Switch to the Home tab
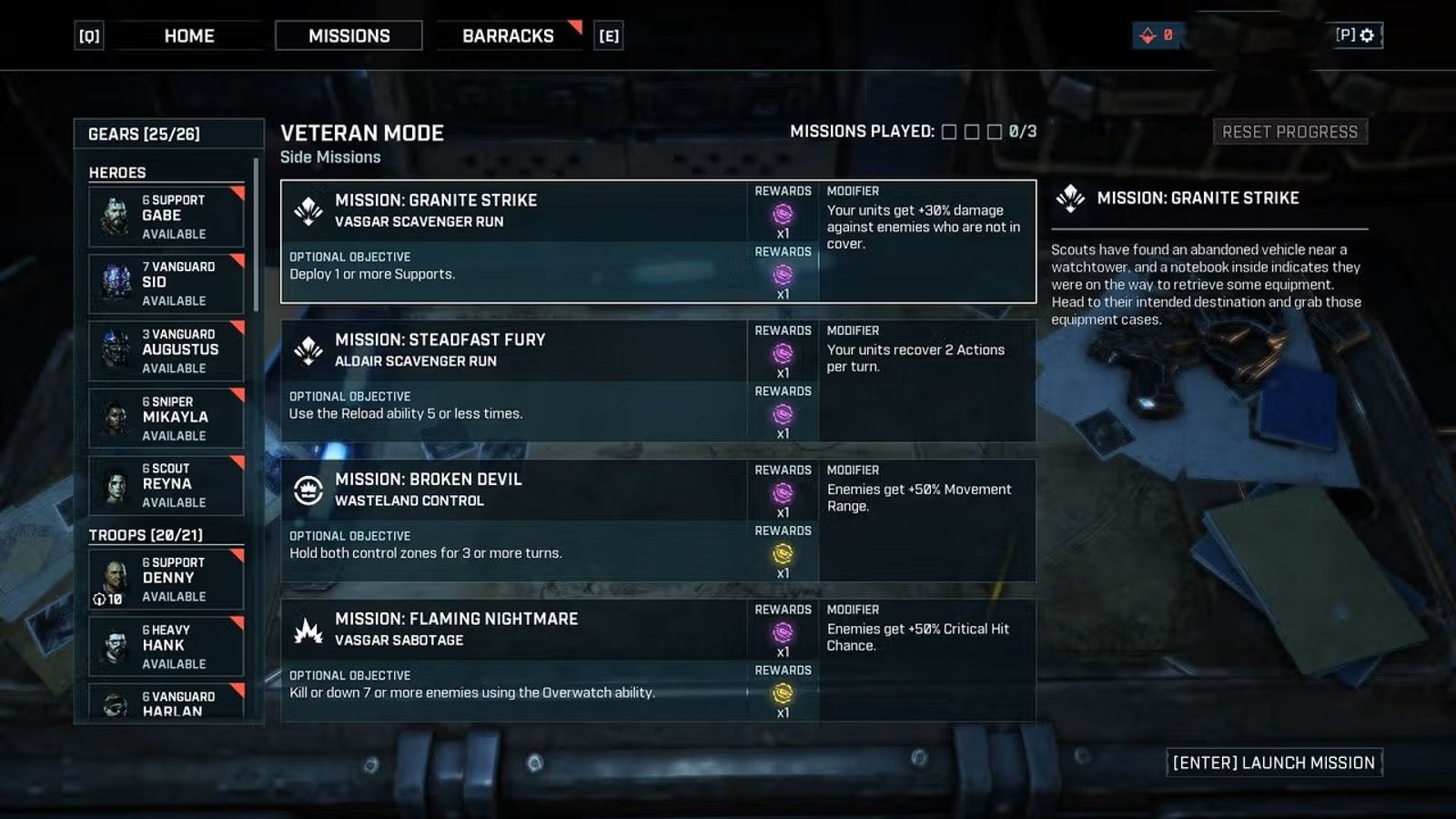 [188, 36]
